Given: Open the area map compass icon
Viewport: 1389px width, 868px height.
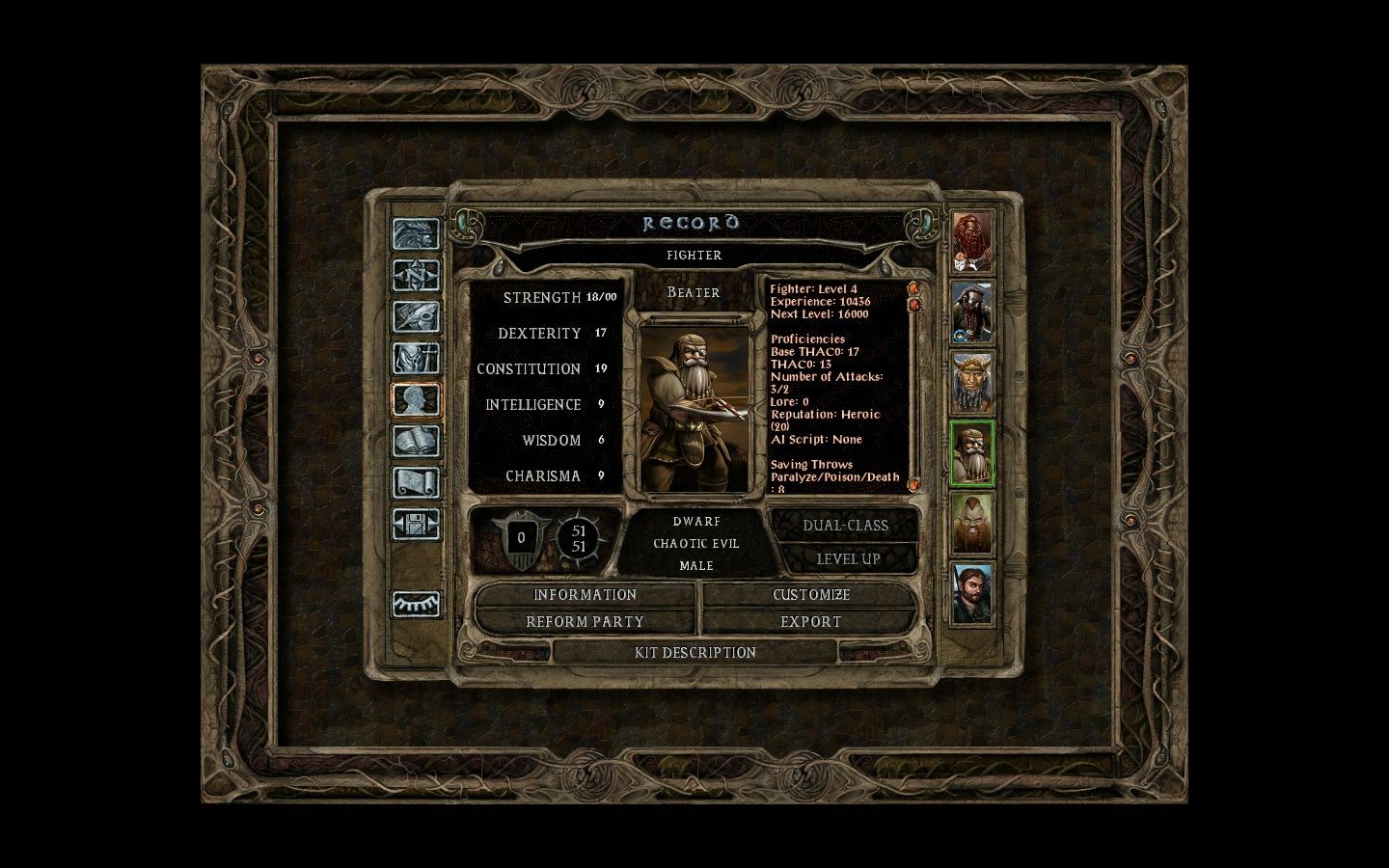Looking at the screenshot, I should (416, 276).
